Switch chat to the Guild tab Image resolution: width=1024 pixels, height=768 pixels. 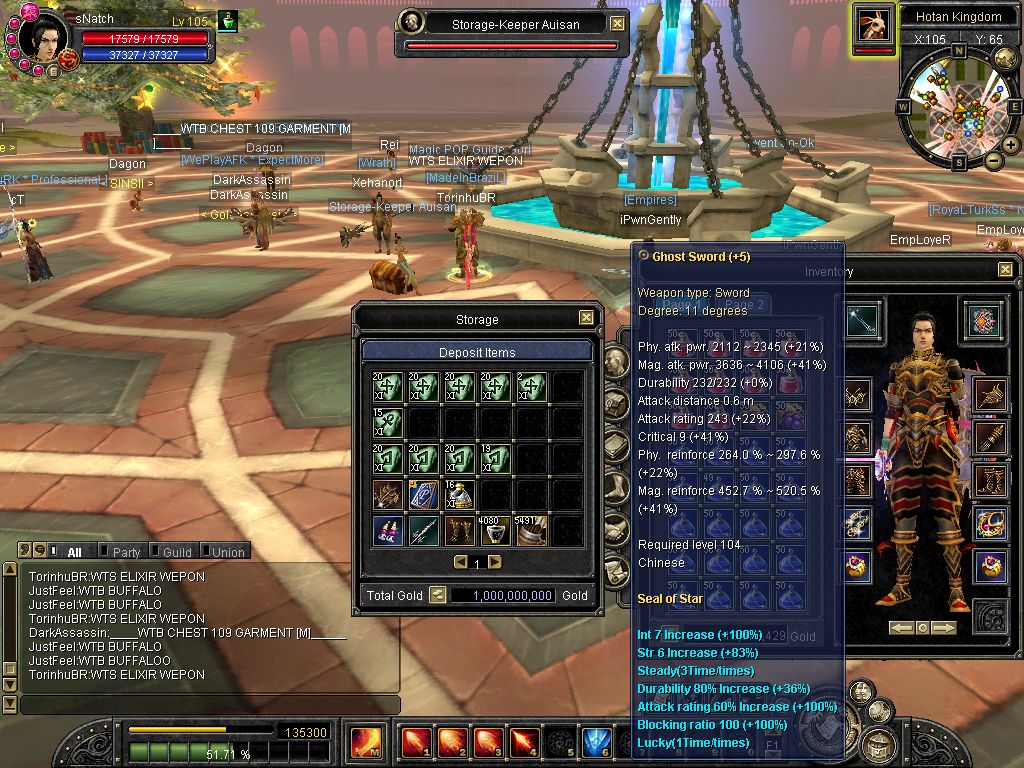click(177, 552)
